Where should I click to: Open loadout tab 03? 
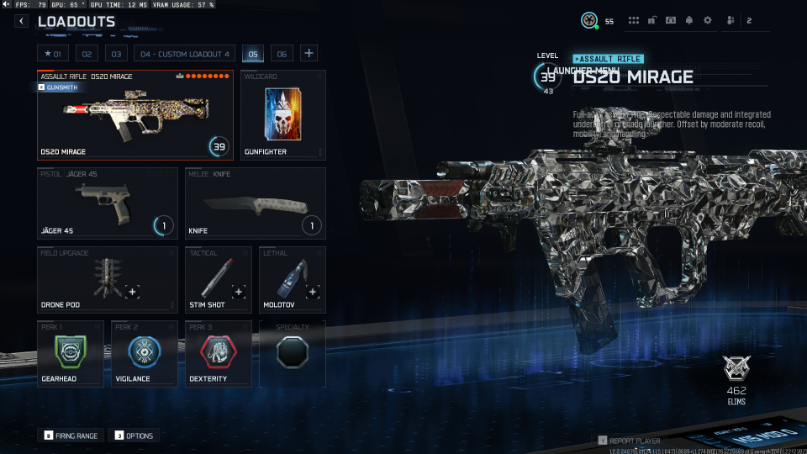click(x=117, y=53)
